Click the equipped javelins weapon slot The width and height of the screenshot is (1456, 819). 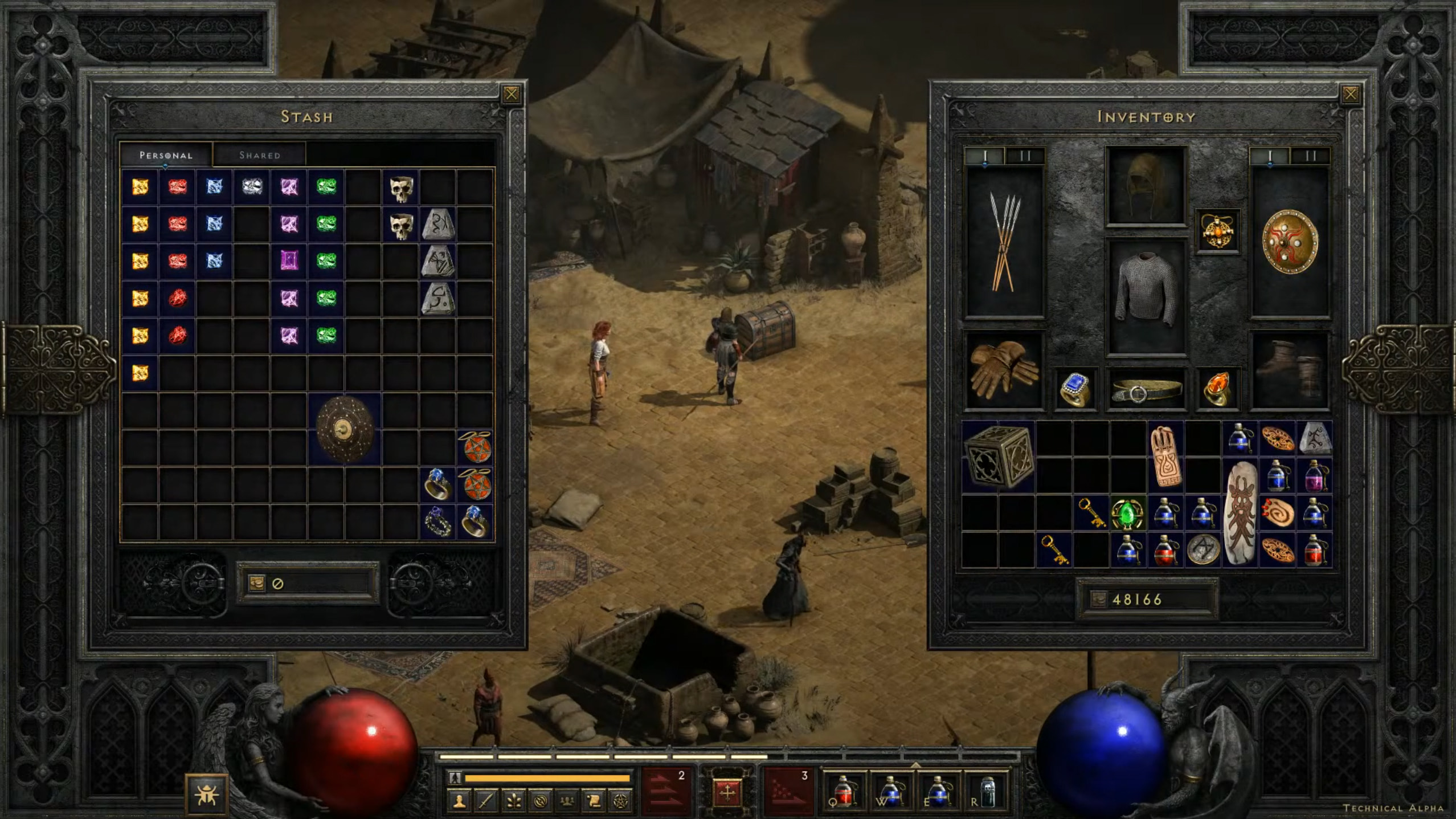(x=1004, y=242)
